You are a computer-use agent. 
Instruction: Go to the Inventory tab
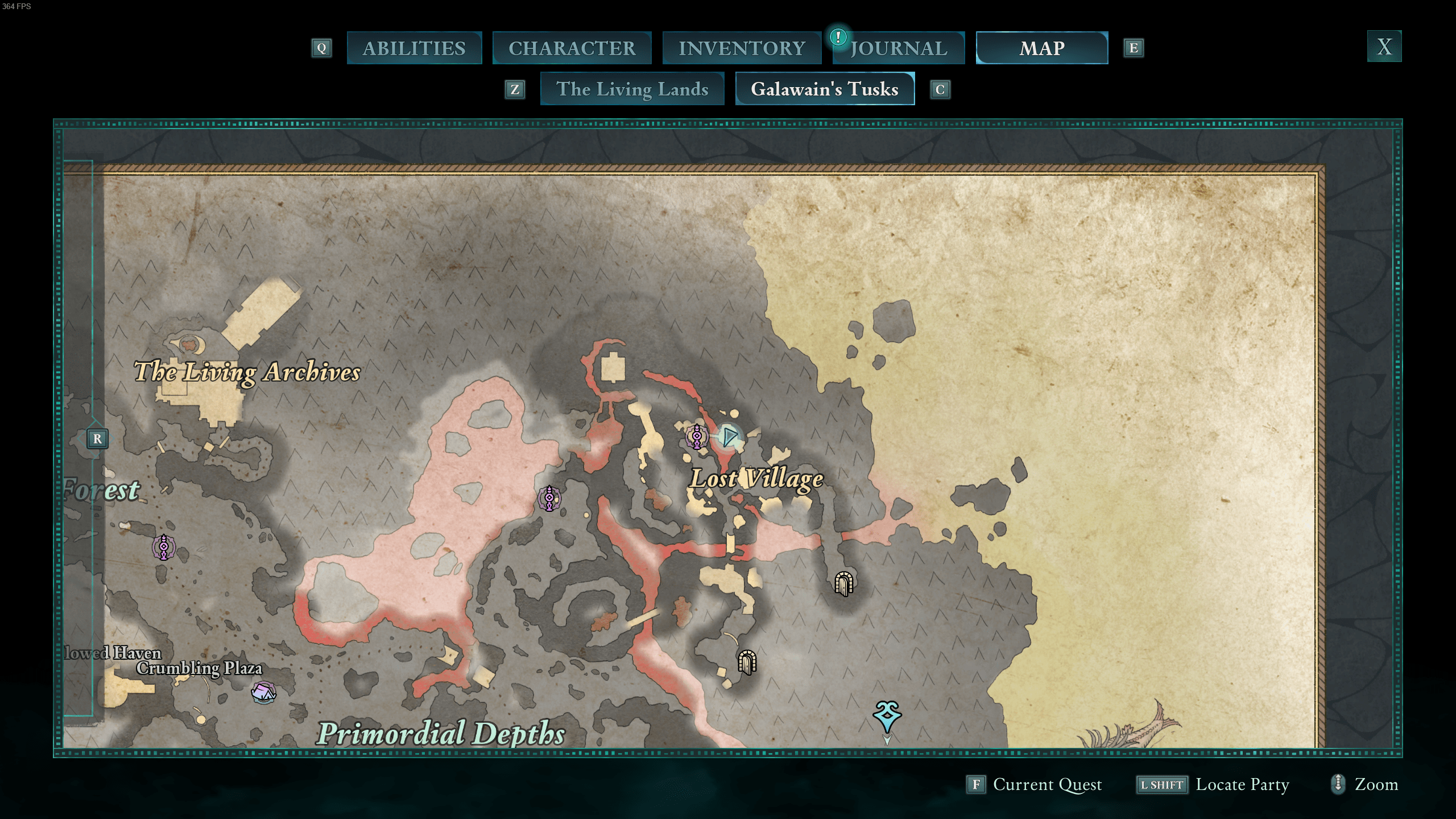click(x=742, y=48)
